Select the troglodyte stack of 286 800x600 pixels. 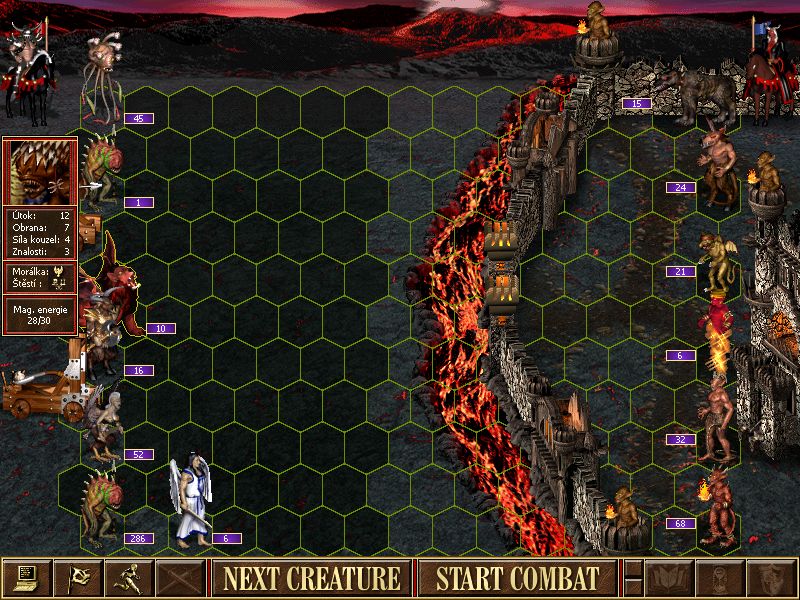[102, 505]
